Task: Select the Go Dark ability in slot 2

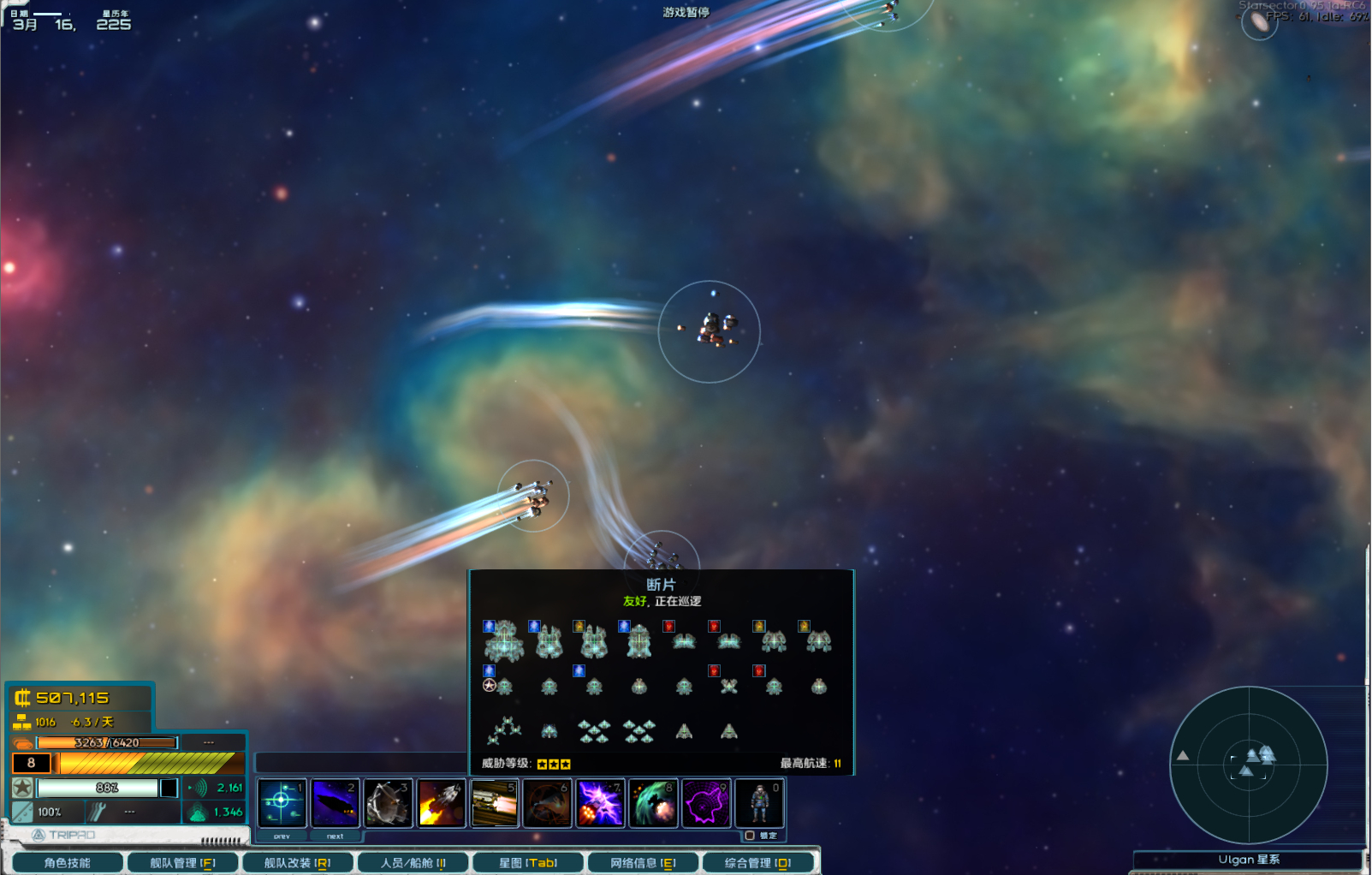Action: pos(335,802)
